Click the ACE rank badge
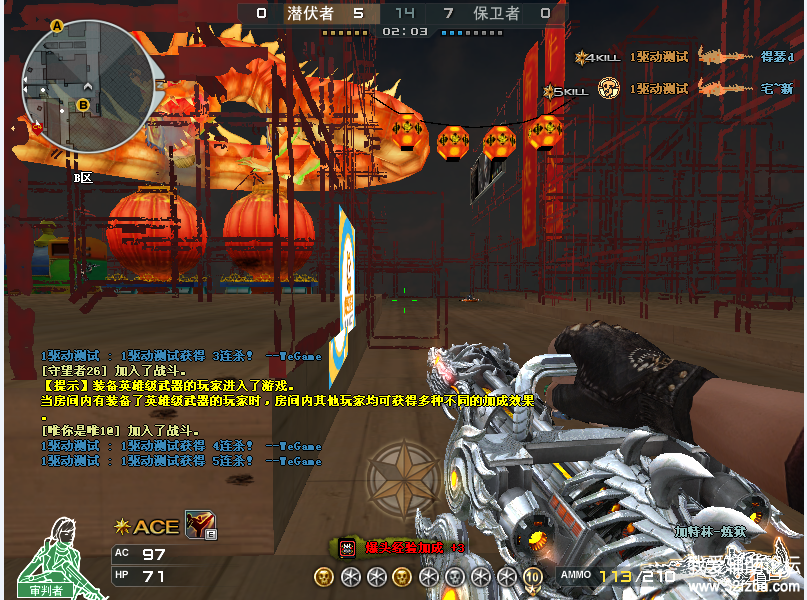807x600 pixels. (148, 526)
